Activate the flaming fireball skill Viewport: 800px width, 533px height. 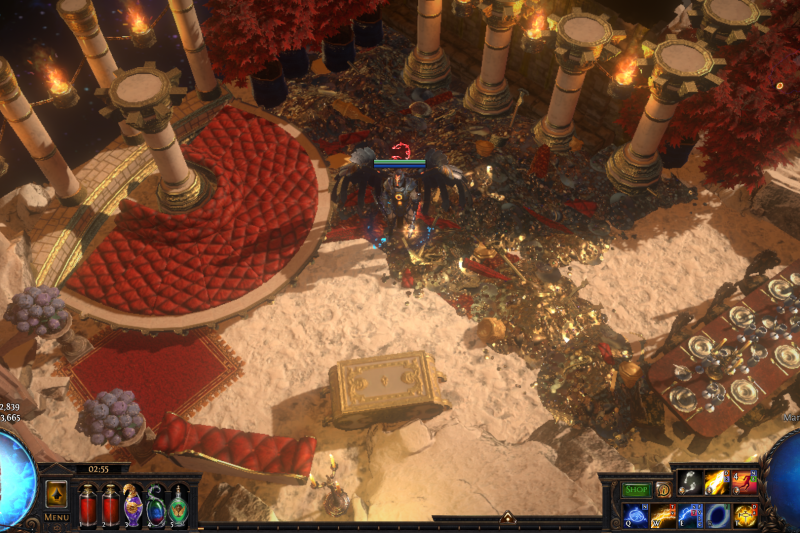[718, 483]
